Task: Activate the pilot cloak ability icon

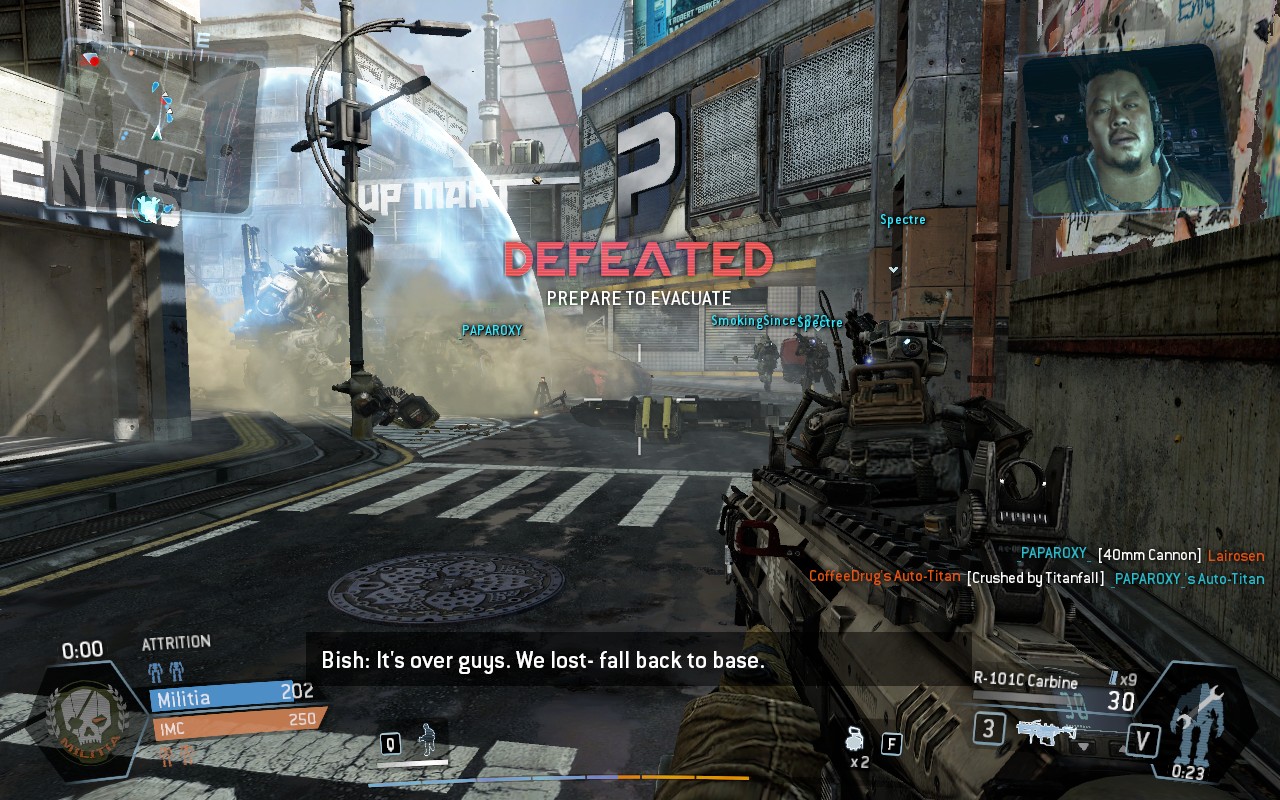Action: [428, 741]
